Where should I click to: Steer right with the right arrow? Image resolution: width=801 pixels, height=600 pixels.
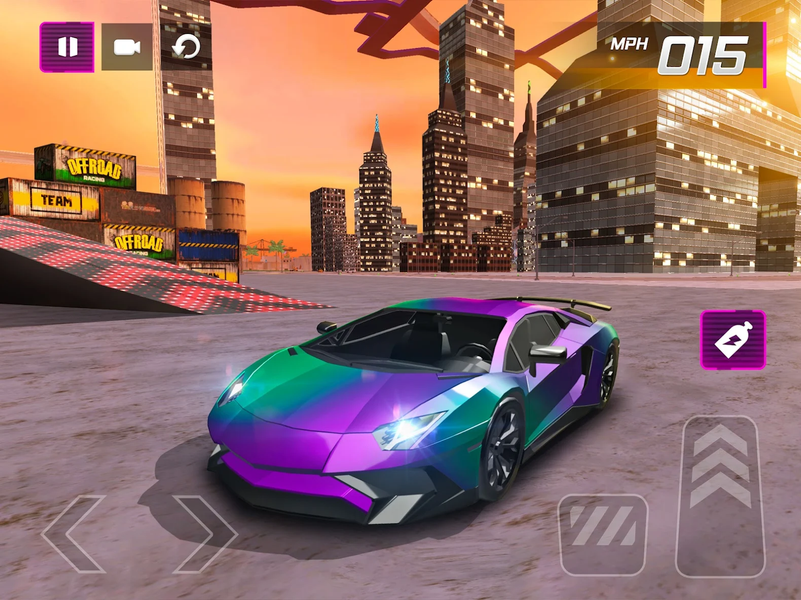pos(204,533)
